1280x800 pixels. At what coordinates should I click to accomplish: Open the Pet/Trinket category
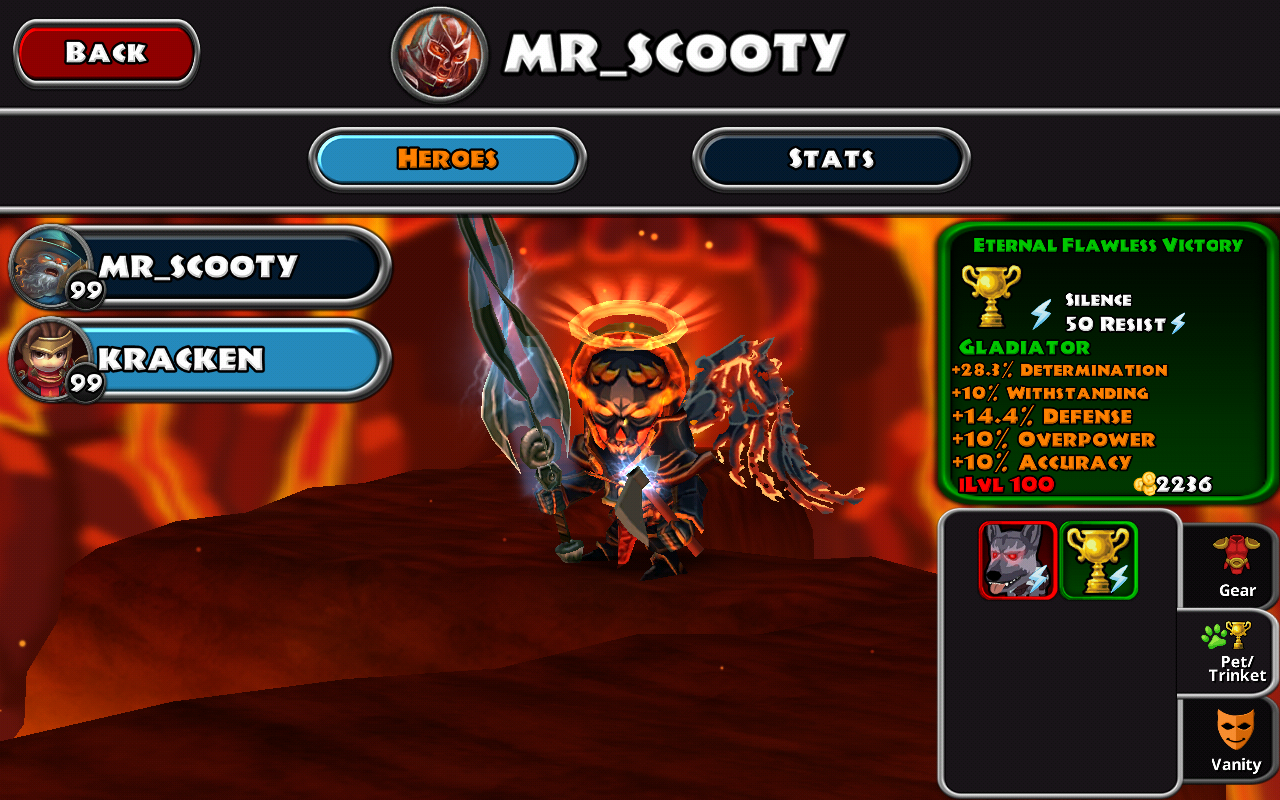[1236, 652]
